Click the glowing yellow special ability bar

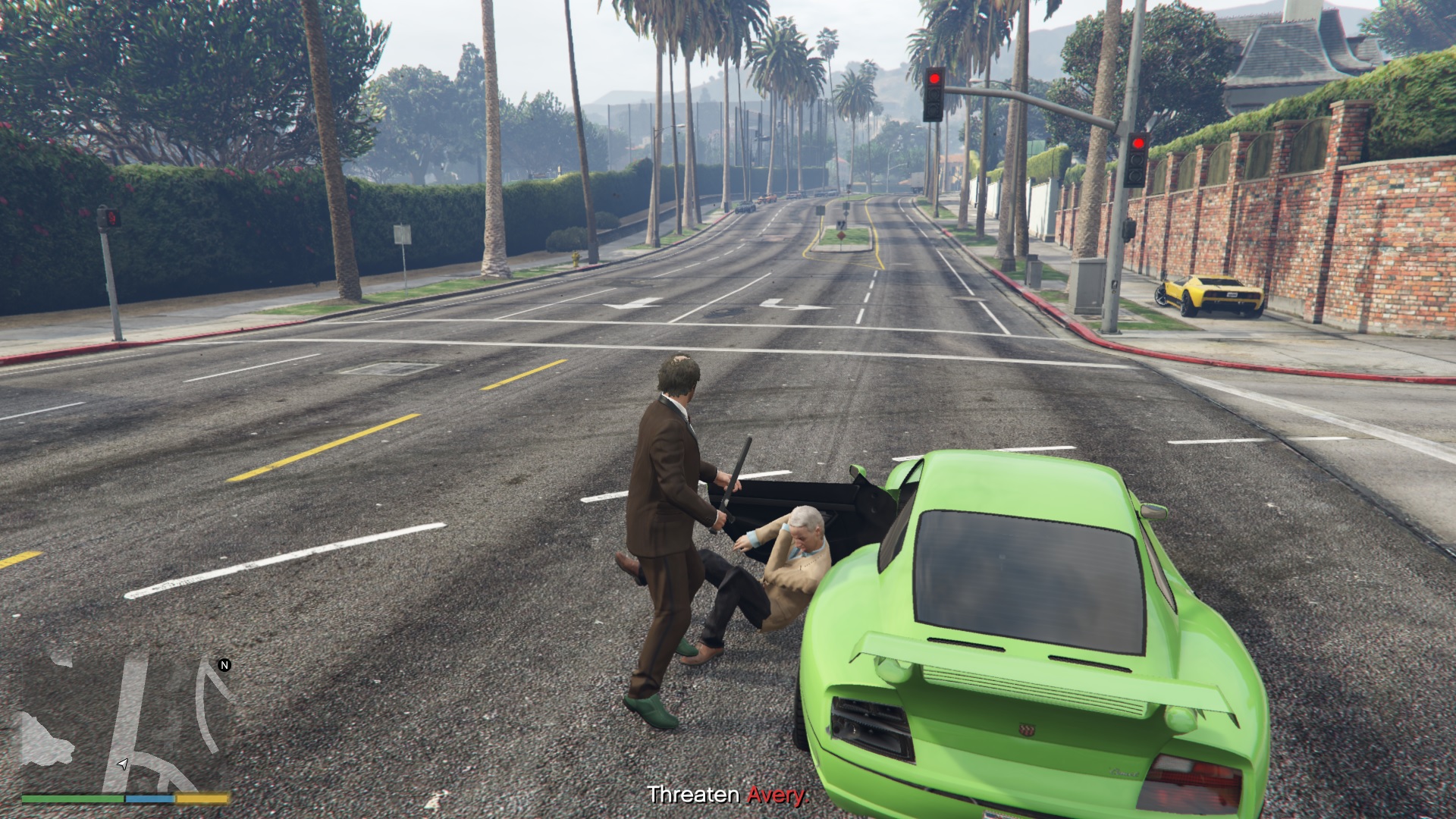pos(201,799)
